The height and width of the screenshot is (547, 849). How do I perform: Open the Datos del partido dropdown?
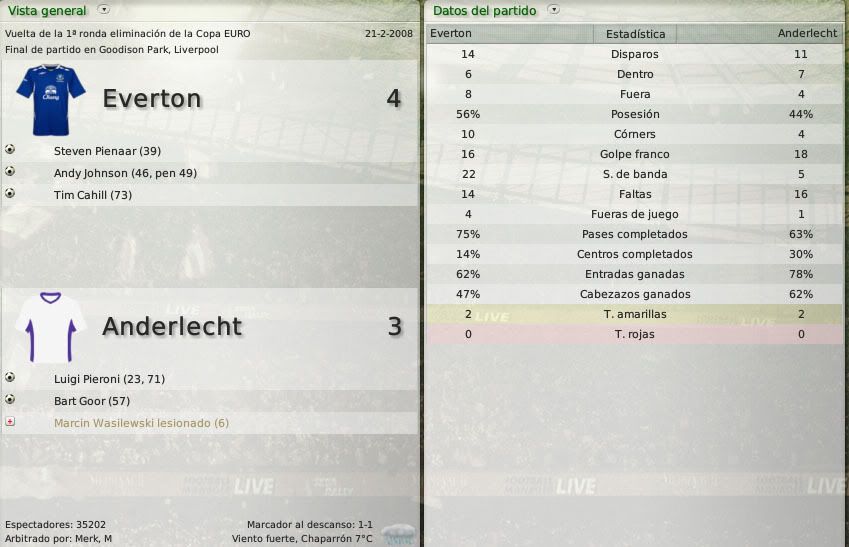tap(554, 11)
